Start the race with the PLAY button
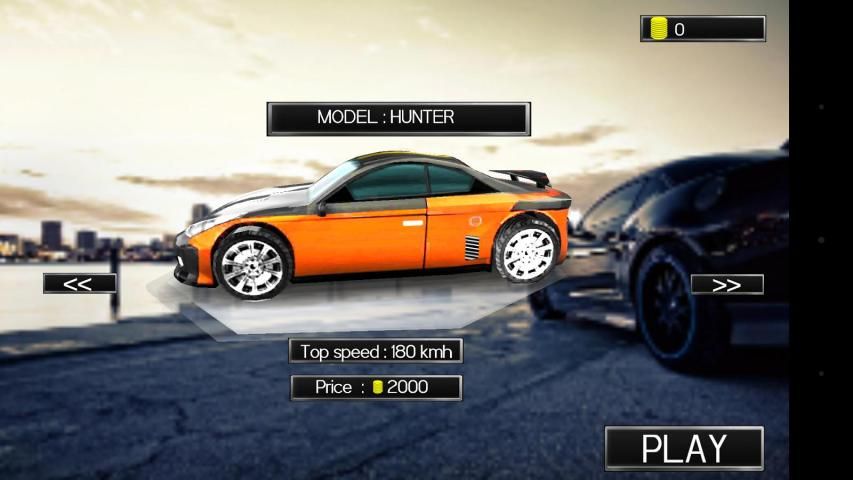The image size is (853, 480). (684, 448)
